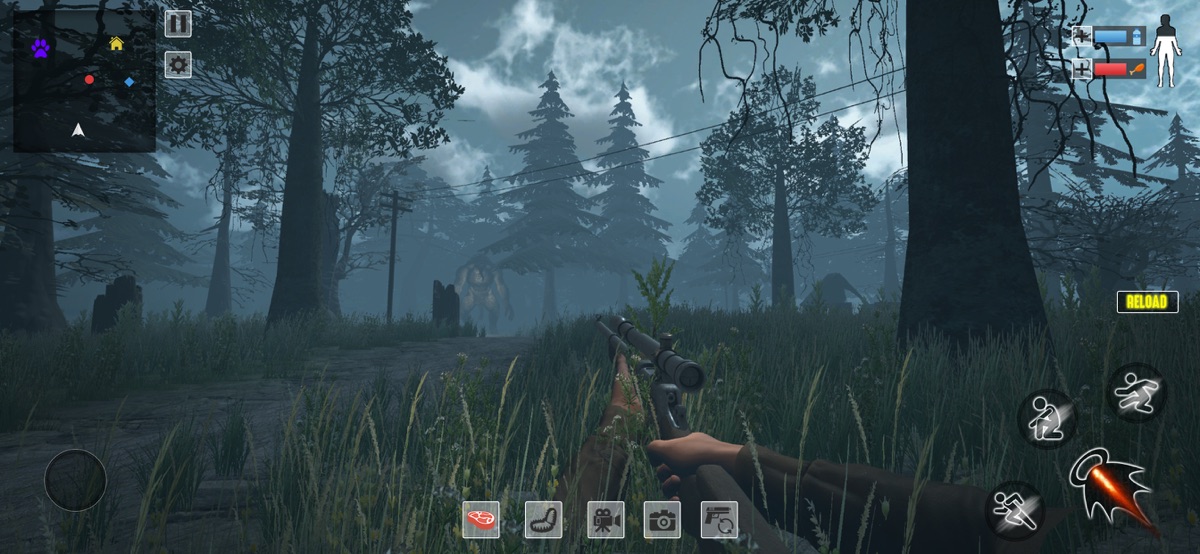Activate the jump action button

tap(1137, 391)
